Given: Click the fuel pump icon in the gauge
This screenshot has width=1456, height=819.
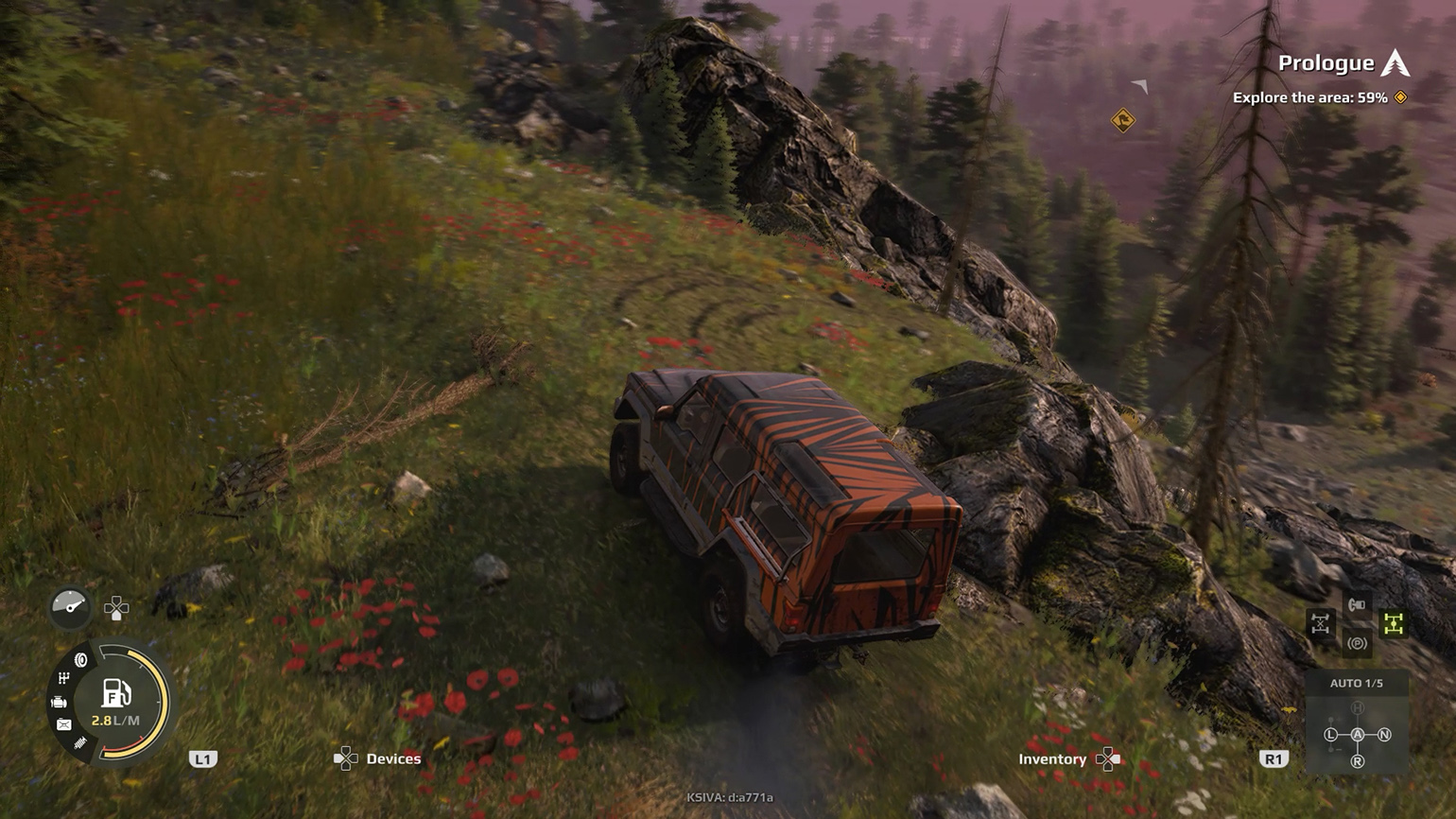Looking at the screenshot, I should 114,692.
